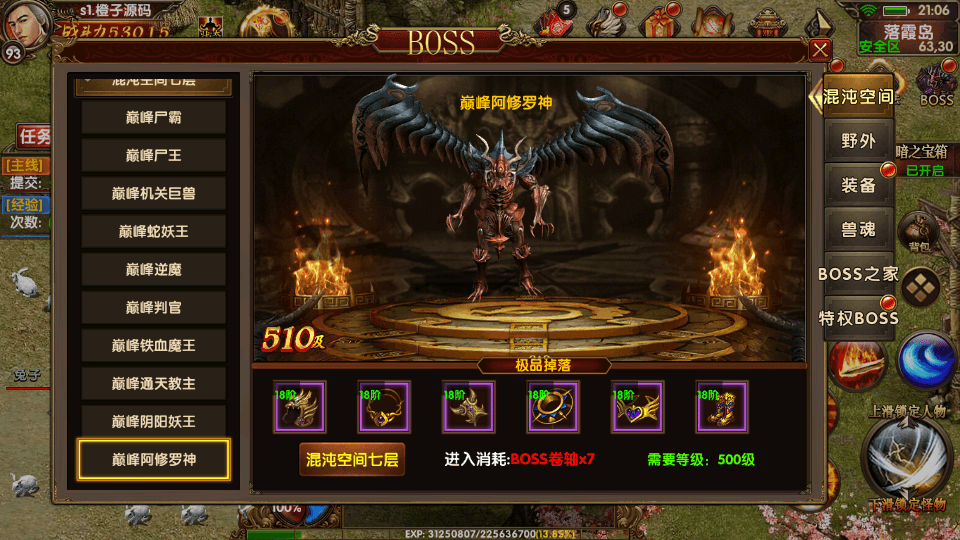Screen dimensions: 960x540
Task: Show the 兽魂 tab
Action: coord(858,229)
